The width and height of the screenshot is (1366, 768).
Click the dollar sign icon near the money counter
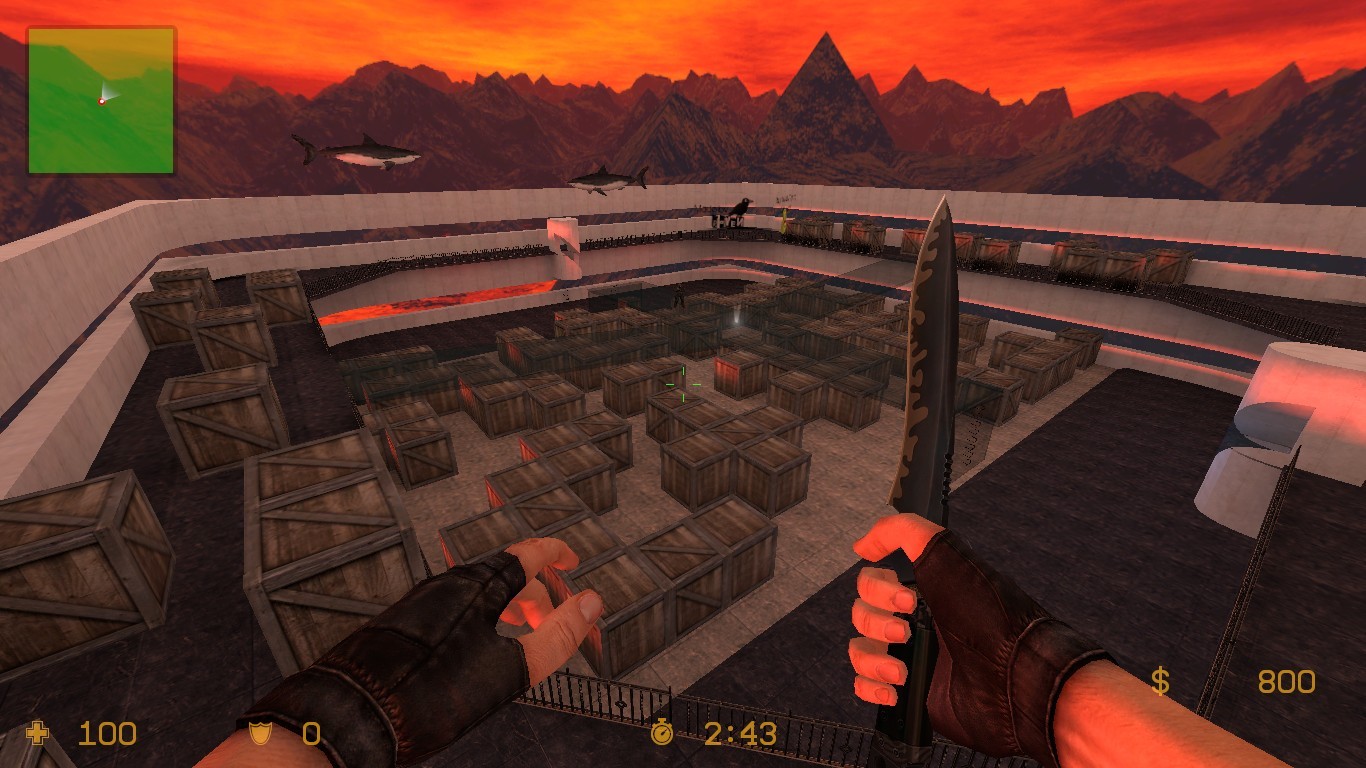[1160, 682]
